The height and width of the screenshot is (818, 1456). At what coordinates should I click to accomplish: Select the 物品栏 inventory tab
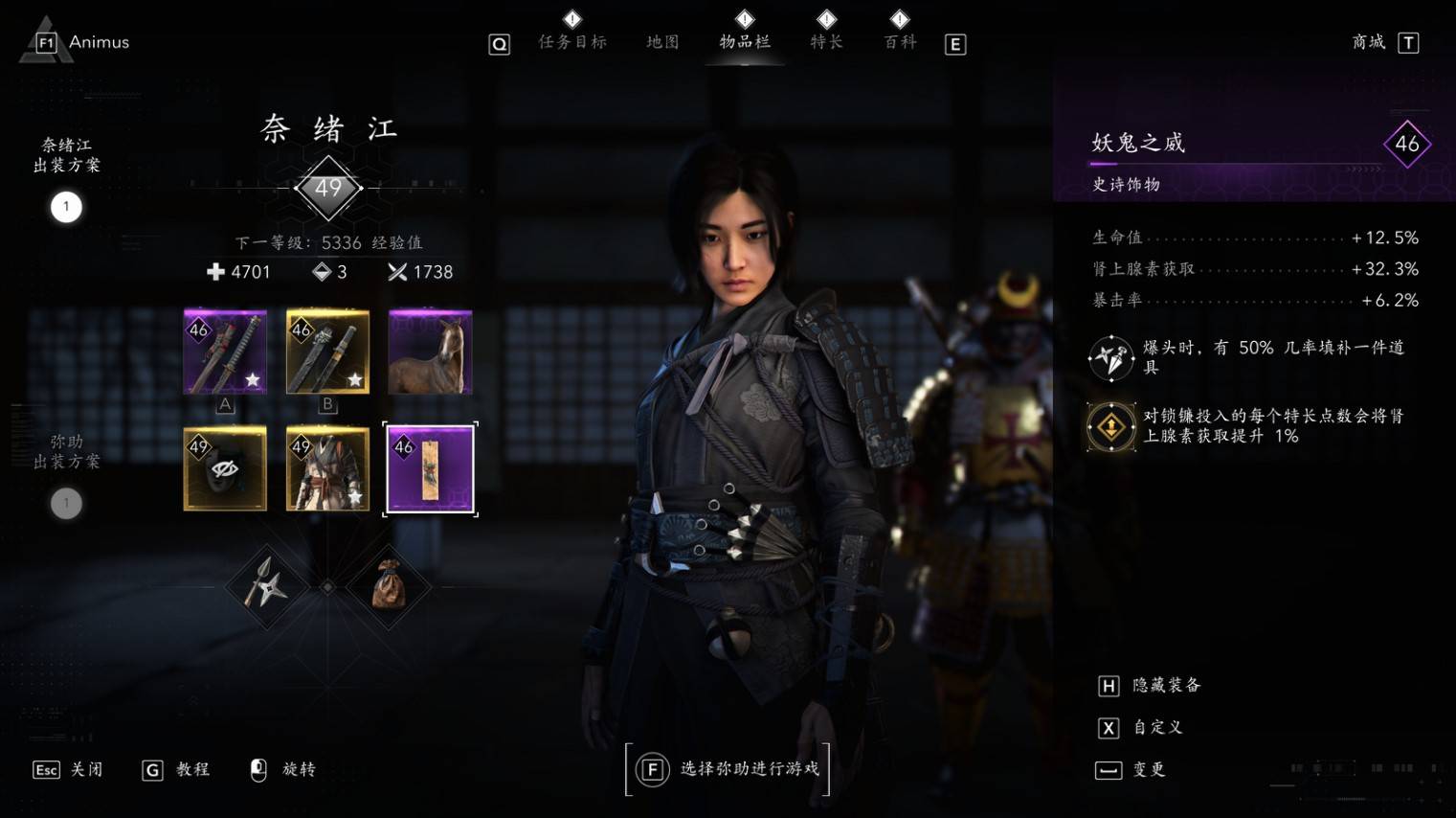point(745,41)
